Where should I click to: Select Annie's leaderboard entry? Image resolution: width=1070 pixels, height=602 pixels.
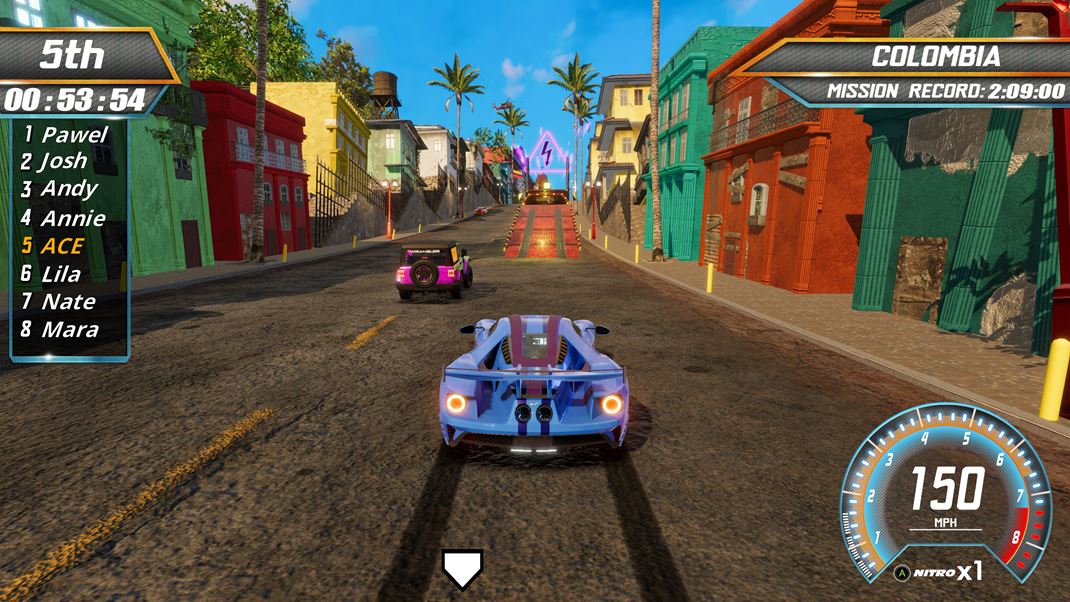[x=64, y=217]
